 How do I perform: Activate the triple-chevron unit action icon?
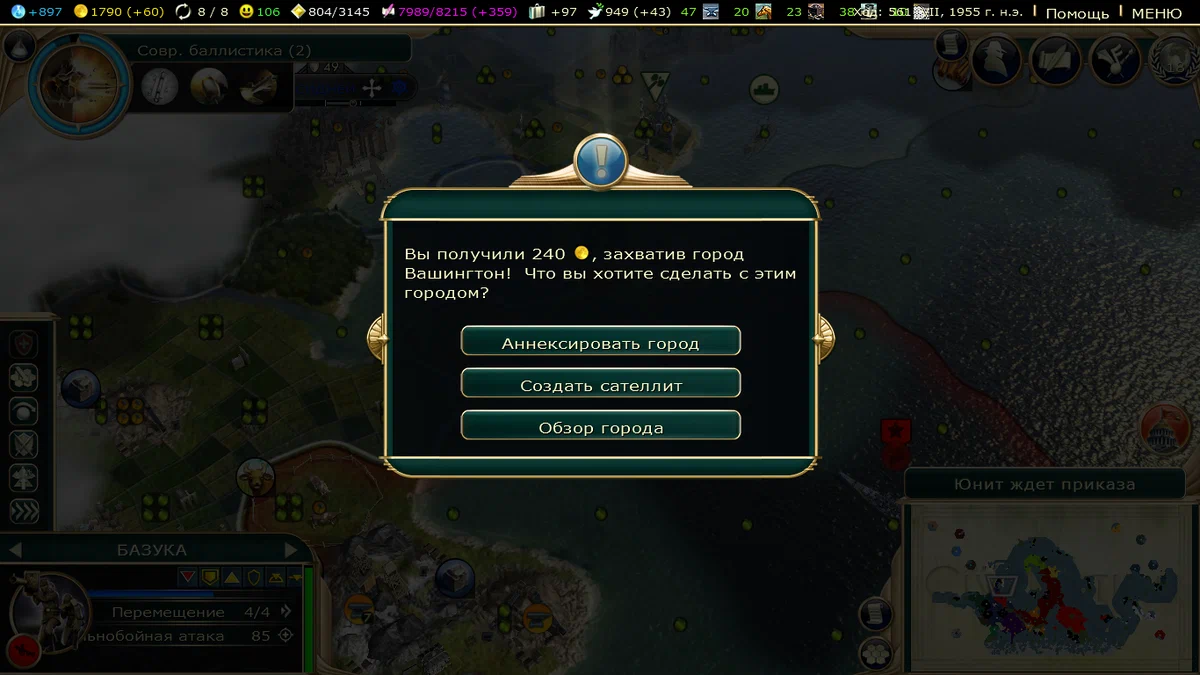24,511
